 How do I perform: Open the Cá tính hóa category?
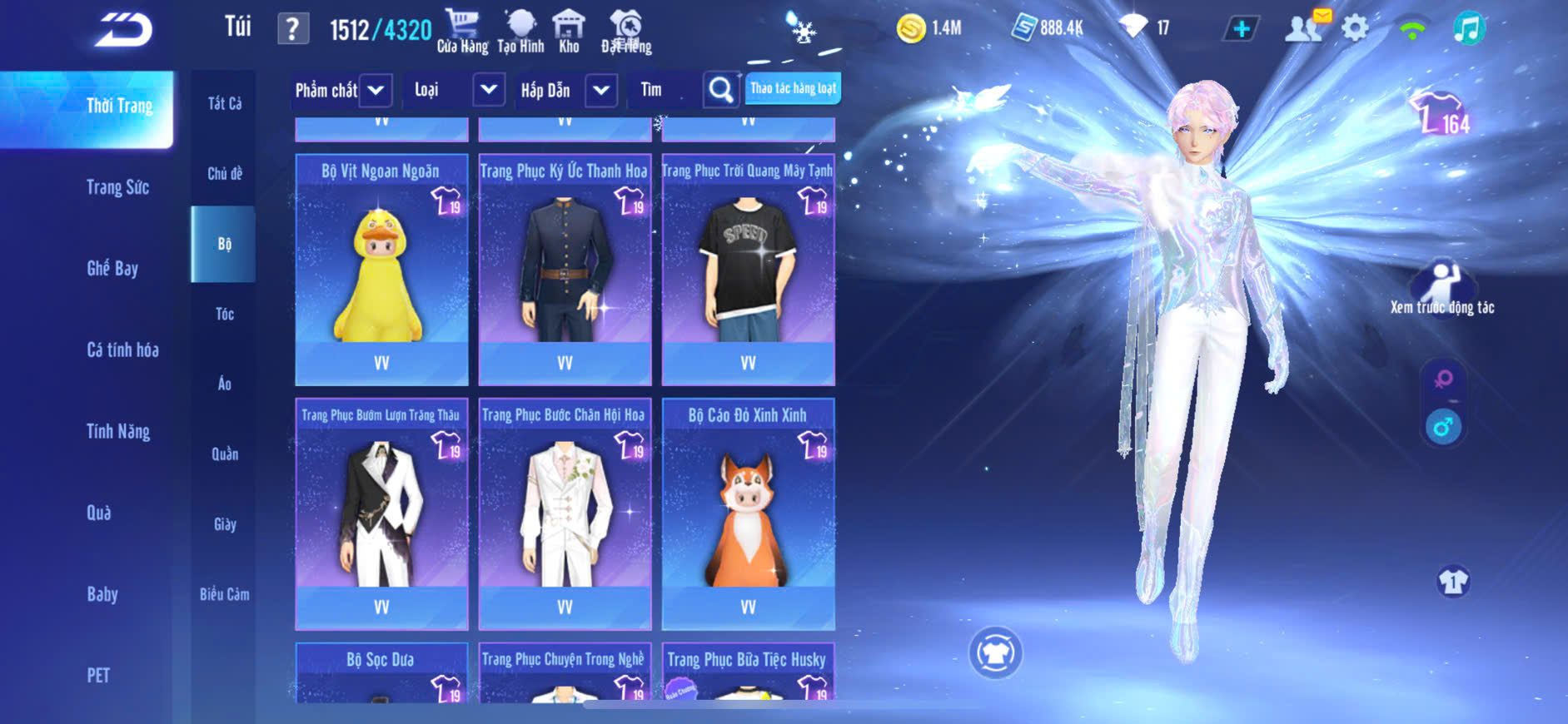click(122, 350)
